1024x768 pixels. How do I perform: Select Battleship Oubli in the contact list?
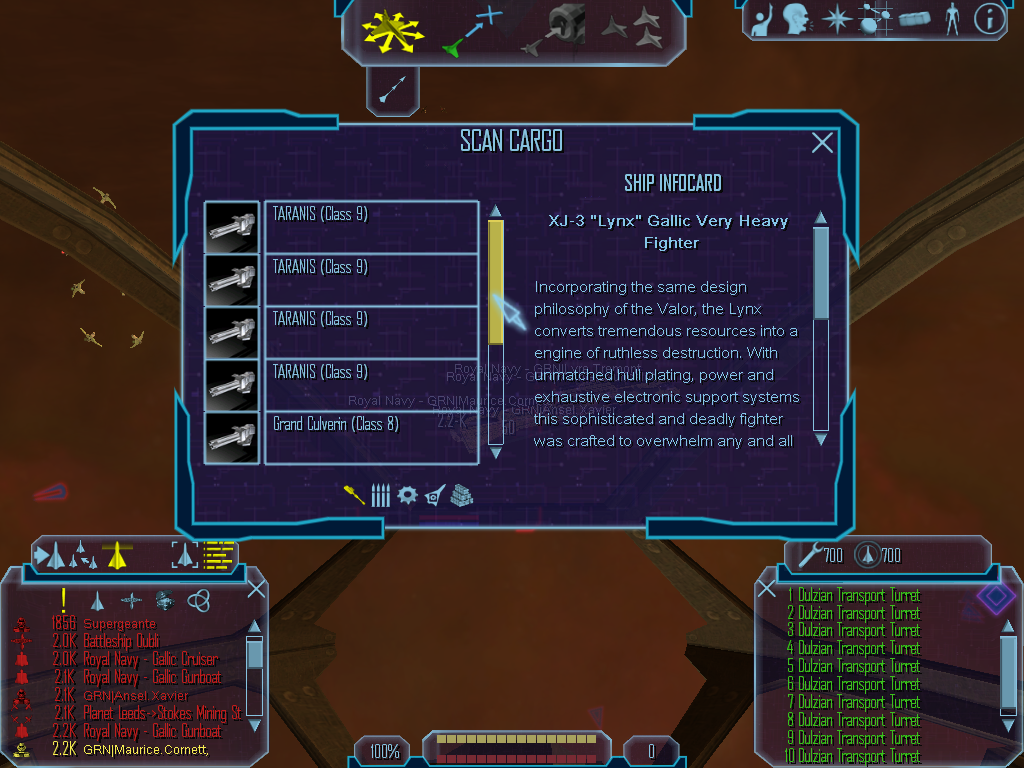click(x=120, y=641)
